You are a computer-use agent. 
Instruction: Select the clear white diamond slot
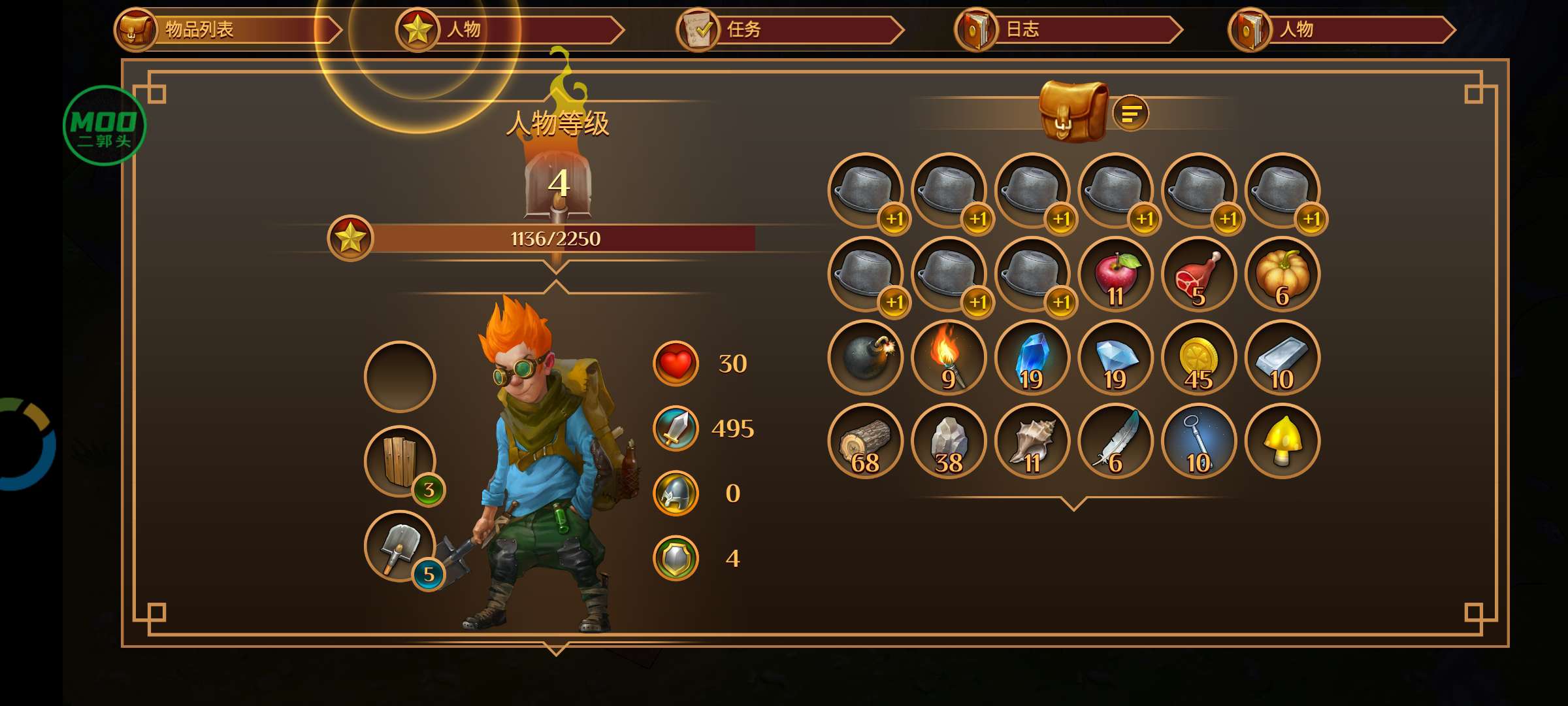click(x=1115, y=358)
